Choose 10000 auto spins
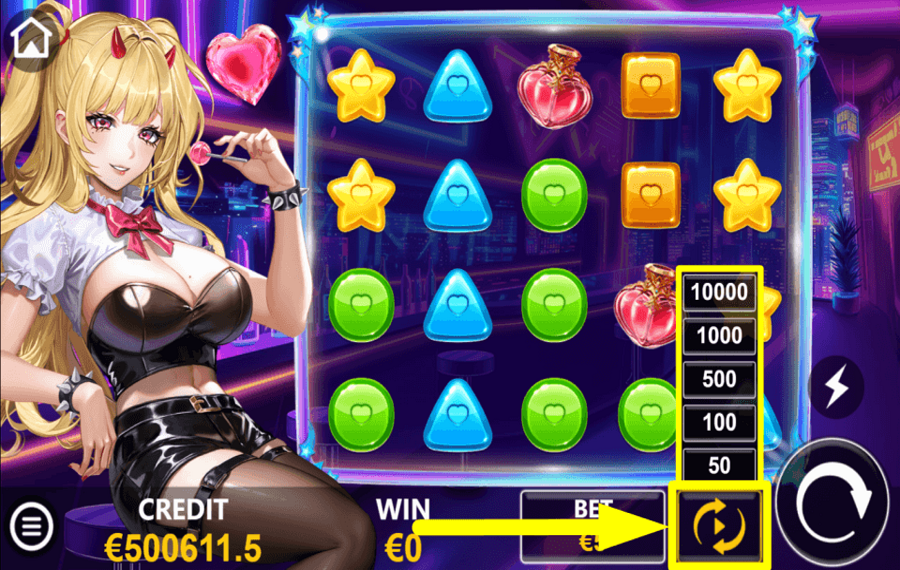 (x=717, y=292)
